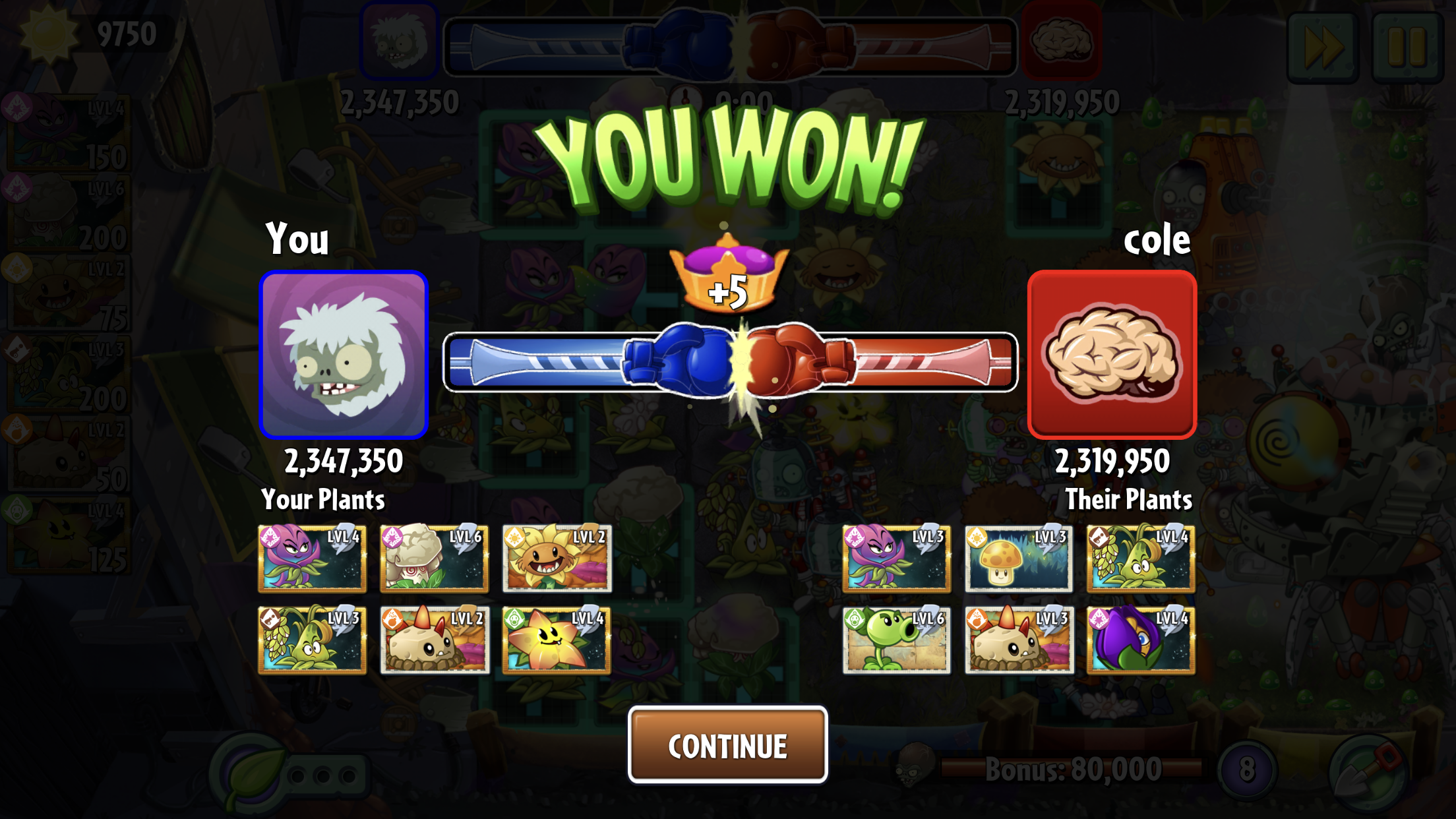Screen dimensions: 1456x819
Task: Toggle the dimmed fast-forward button
Action: (x=1323, y=47)
